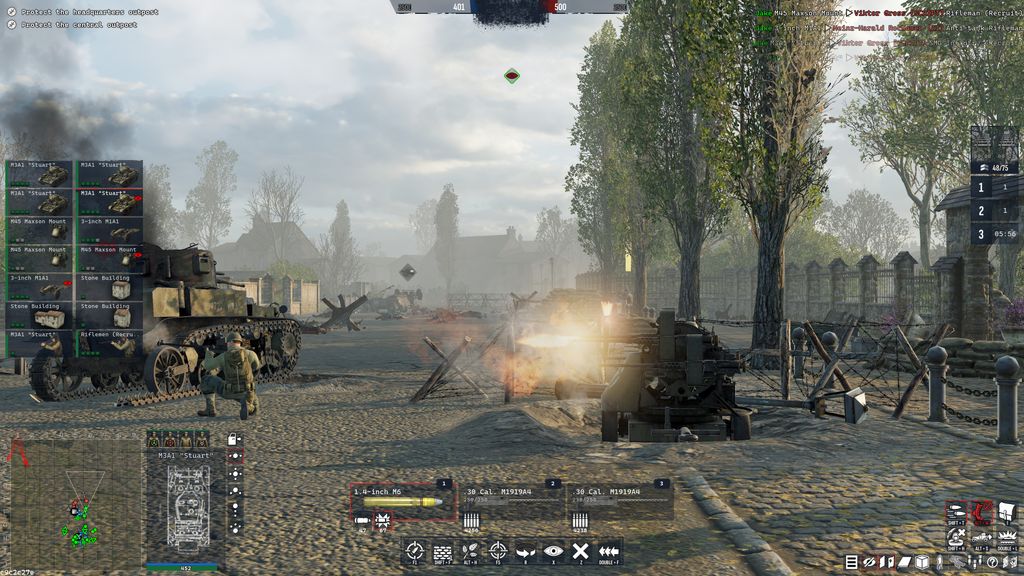Activate the brick wall cover command
This screenshot has height=576, width=1024.
(443, 551)
